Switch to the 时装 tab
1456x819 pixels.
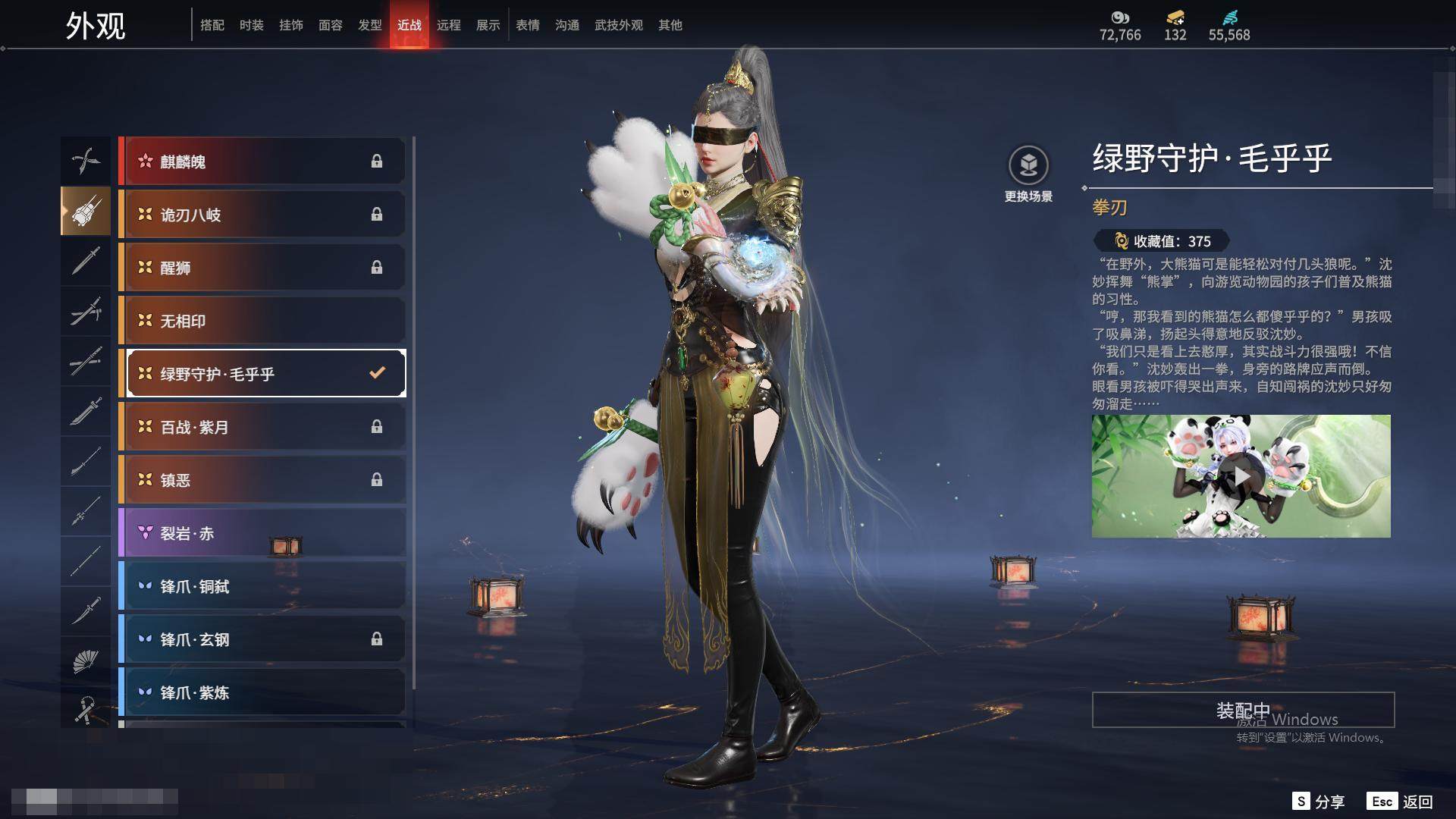(x=251, y=25)
